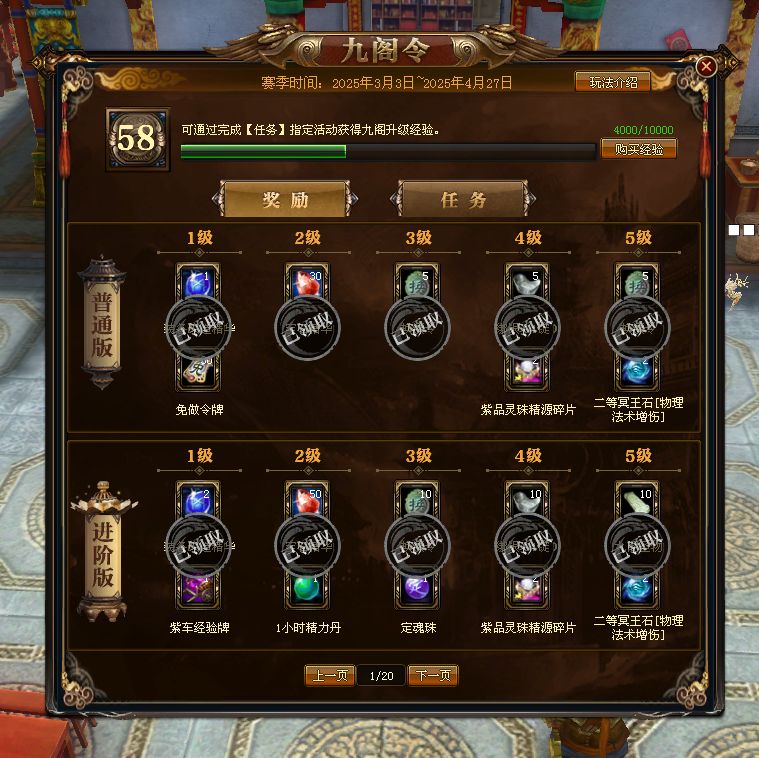759x758 pixels.
Task: Click the level 58 badge icon
Action: (137, 139)
